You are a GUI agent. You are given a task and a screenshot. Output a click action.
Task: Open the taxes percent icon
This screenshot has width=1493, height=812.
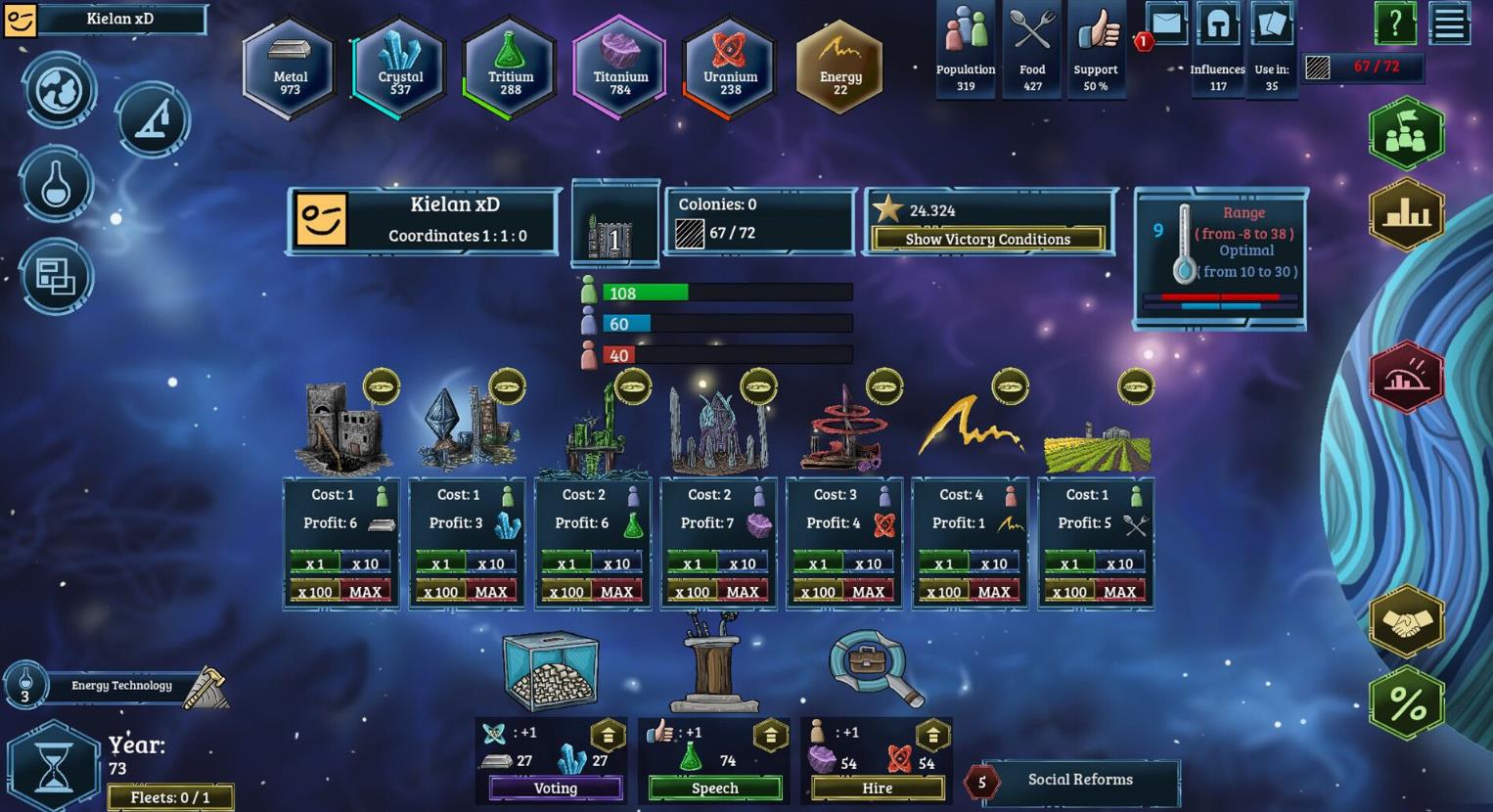click(x=1406, y=701)
